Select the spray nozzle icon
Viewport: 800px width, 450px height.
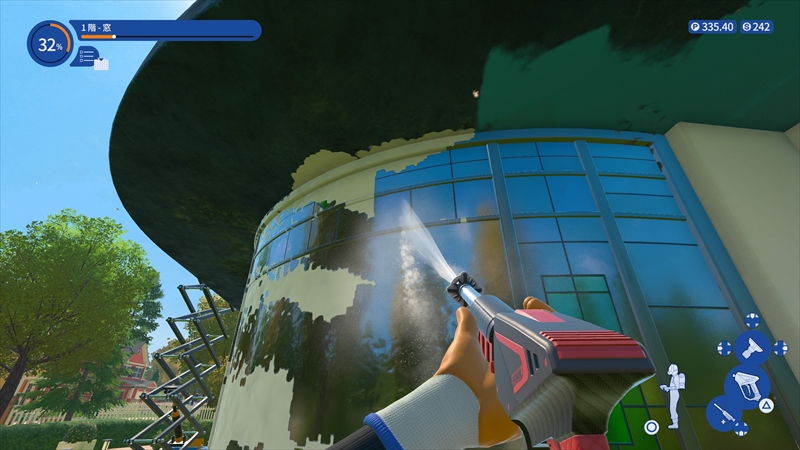[x=752, y=348]
